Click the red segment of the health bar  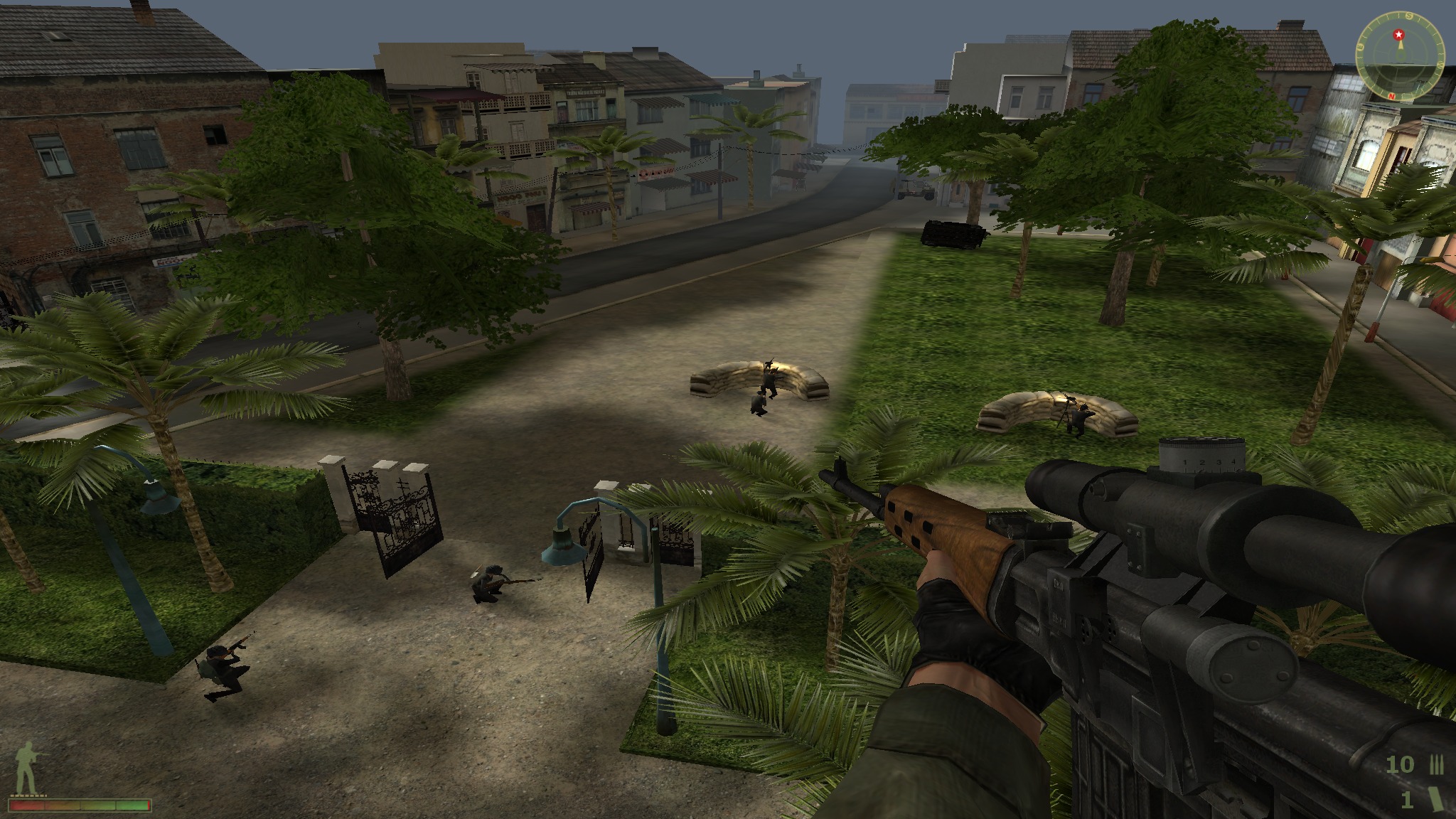[x=26, y=806]
